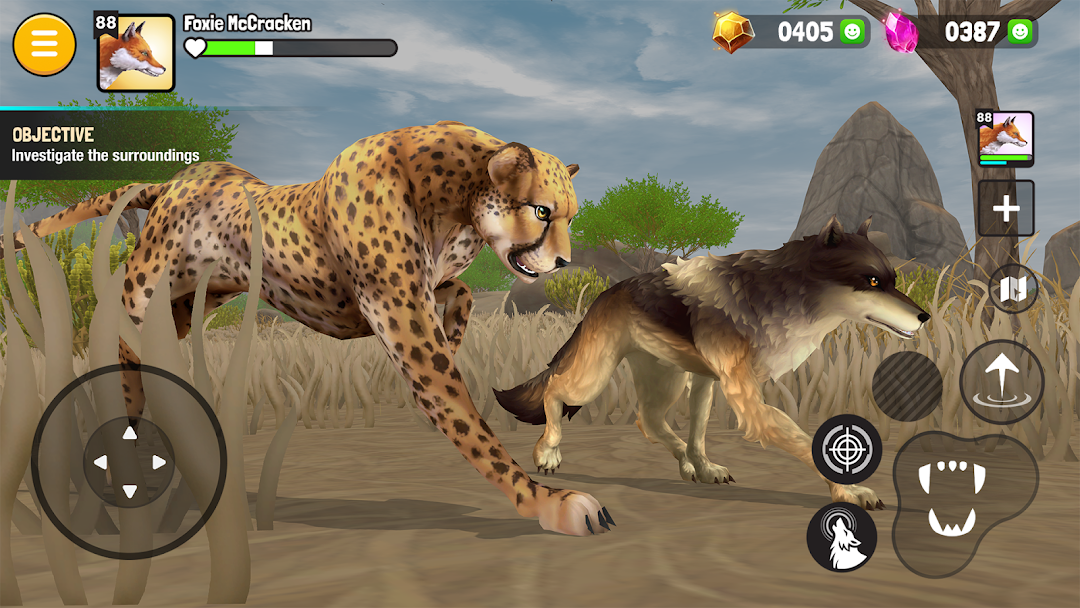Activate the jump arrow button
1080x608 pixels.
click(x=1001, y=381)
